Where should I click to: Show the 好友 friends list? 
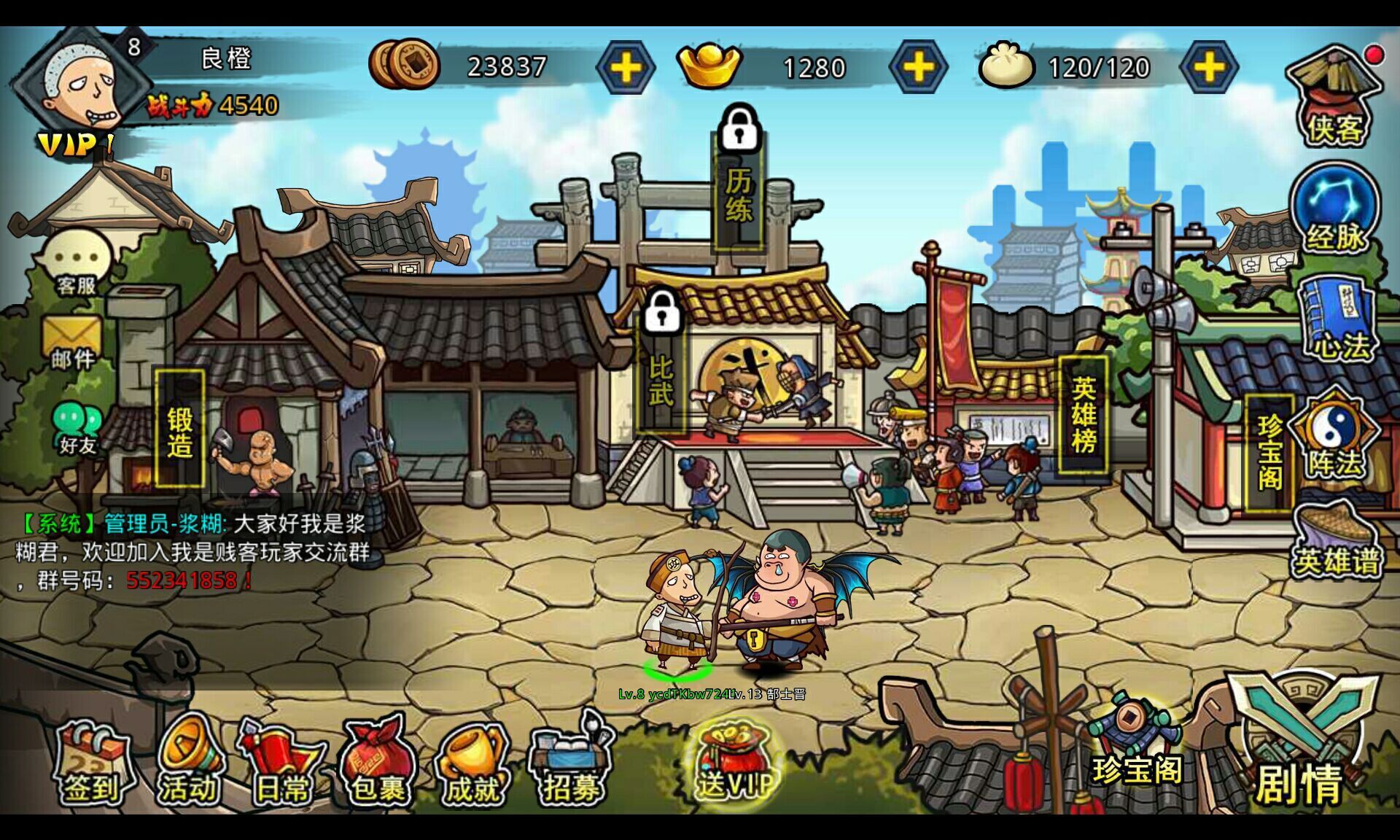point(77,427)
